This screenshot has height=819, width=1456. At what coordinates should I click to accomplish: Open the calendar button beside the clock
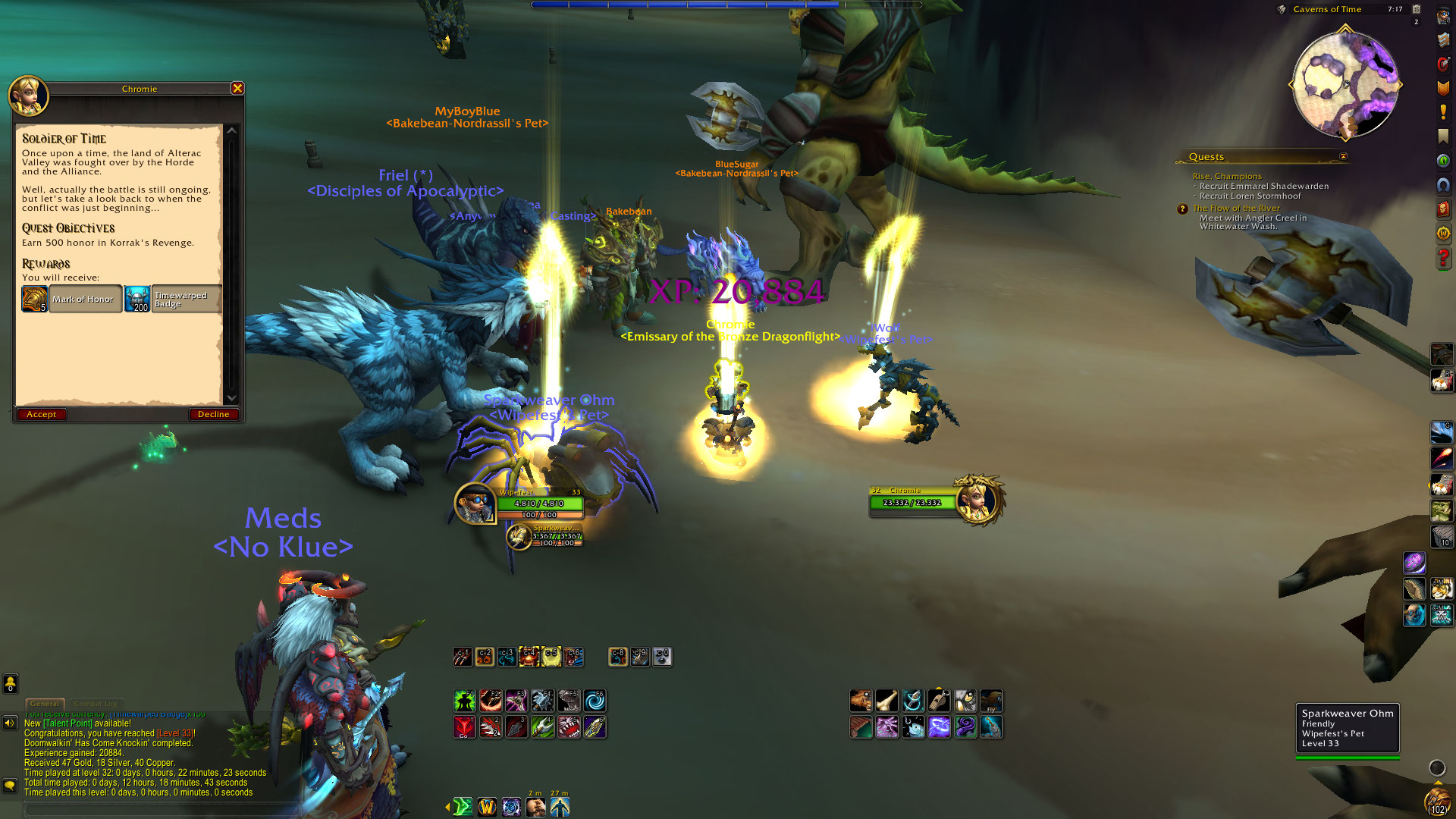1416,9
